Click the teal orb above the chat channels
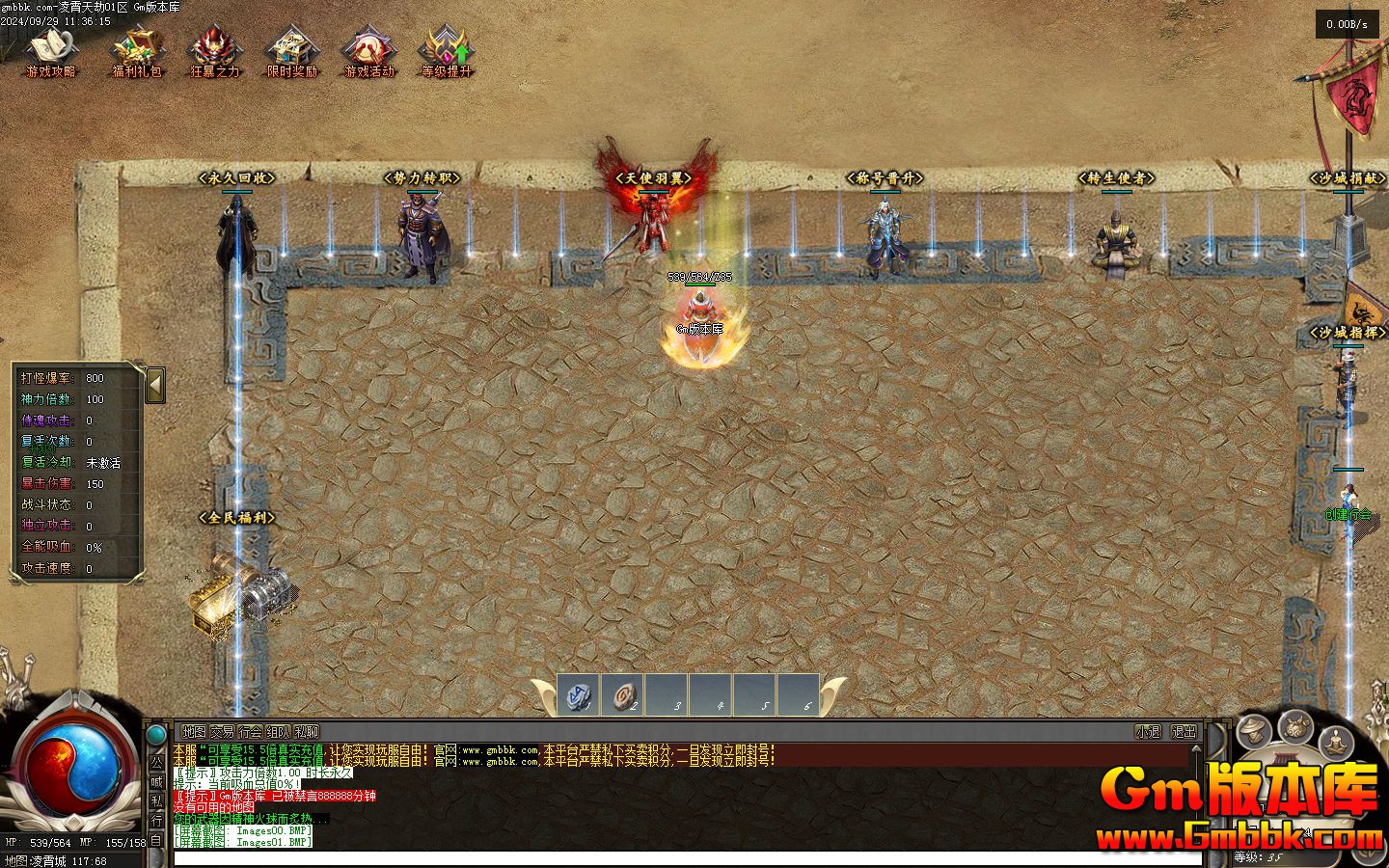The height and width of the screenshot is (868, 1389). [156, 735]
